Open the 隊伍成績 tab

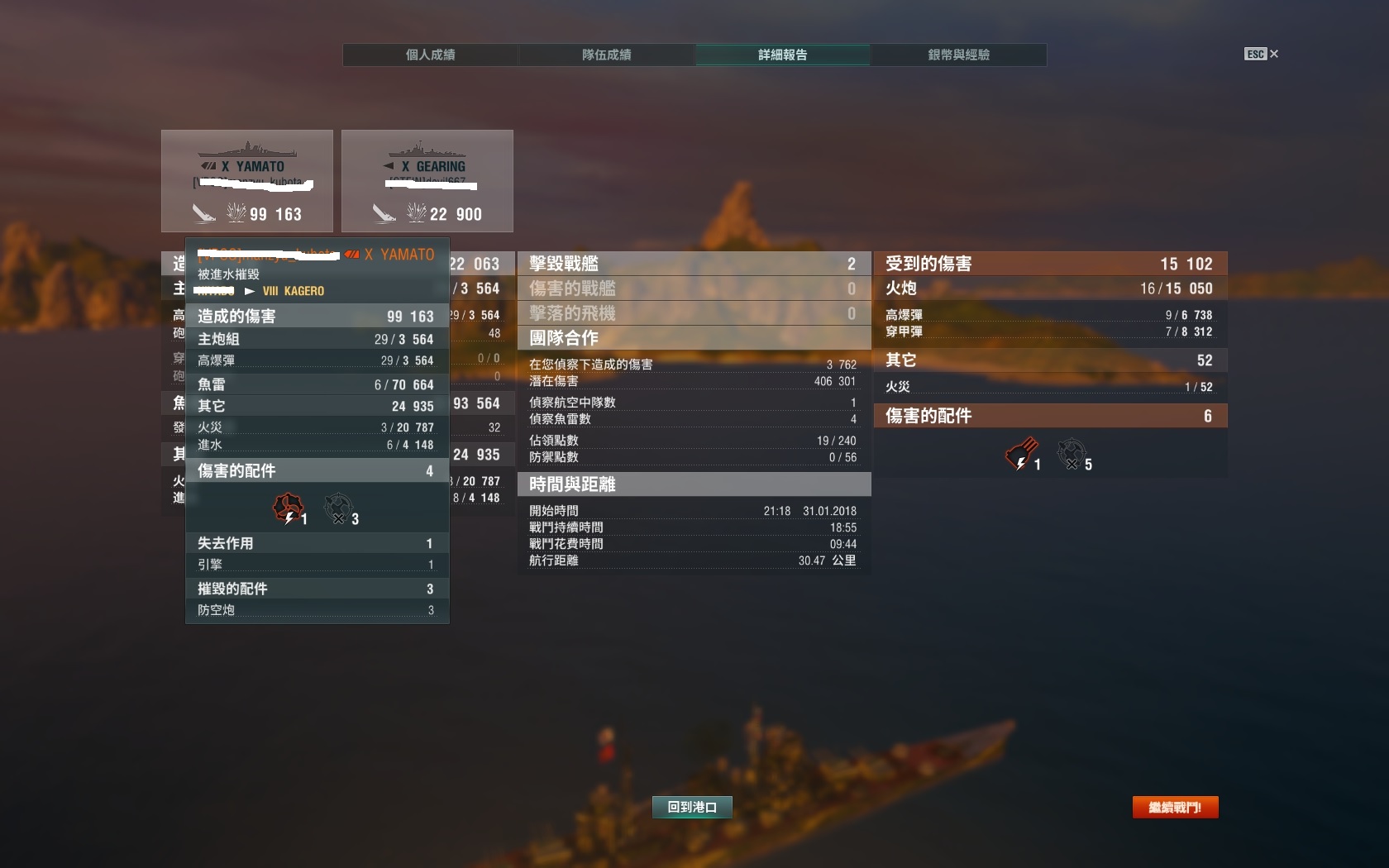tap(606, 55)
